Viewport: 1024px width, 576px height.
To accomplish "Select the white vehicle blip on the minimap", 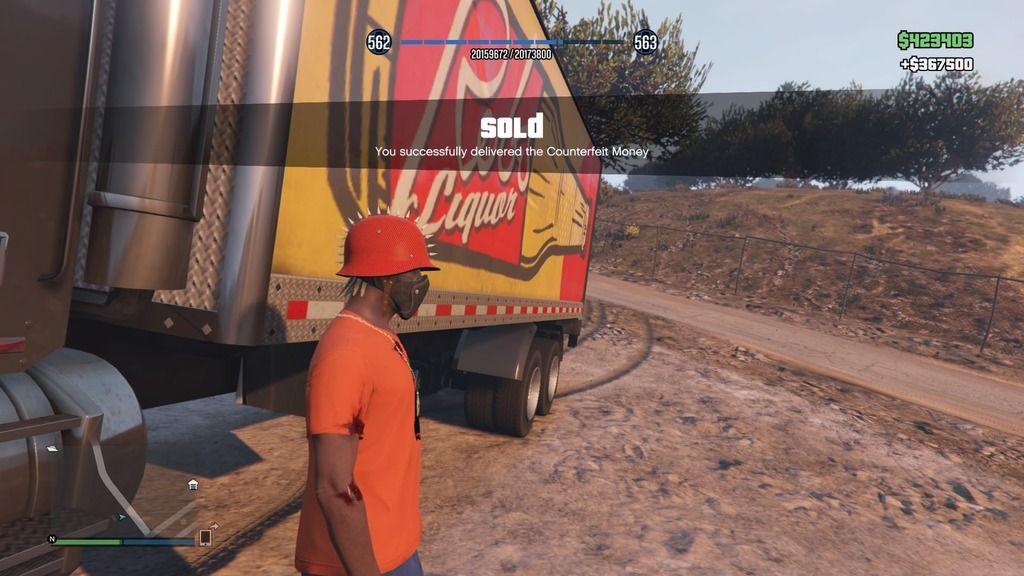I will tap(52, 449).
